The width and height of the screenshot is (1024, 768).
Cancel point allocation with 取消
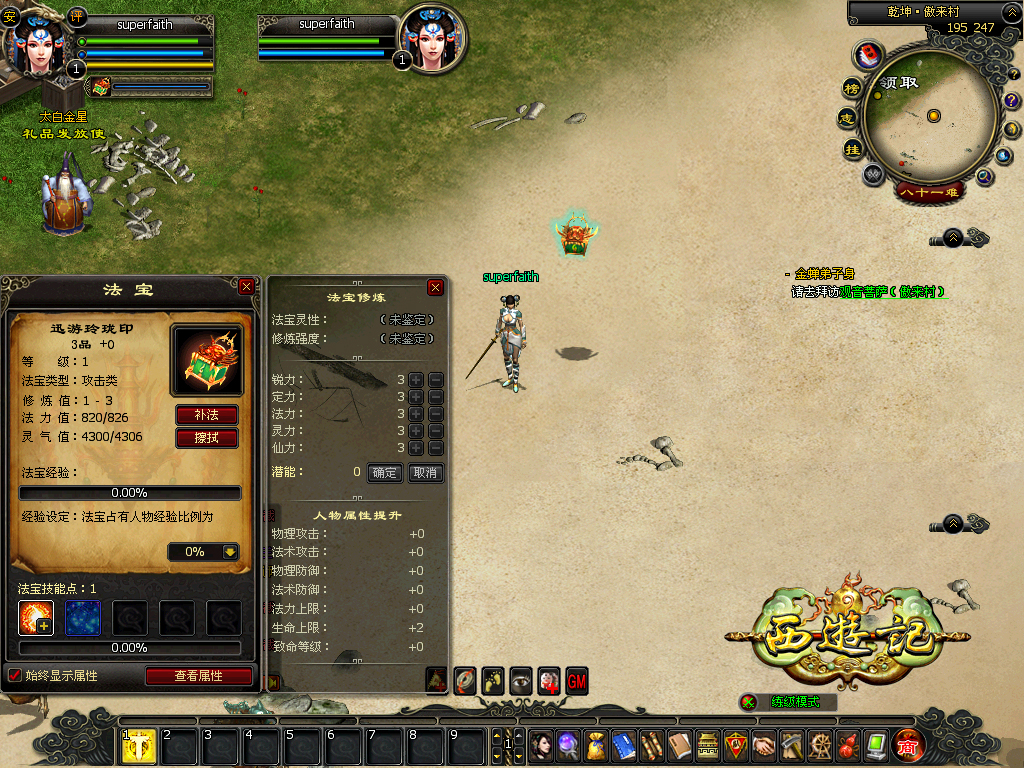[x=425, y=473]
